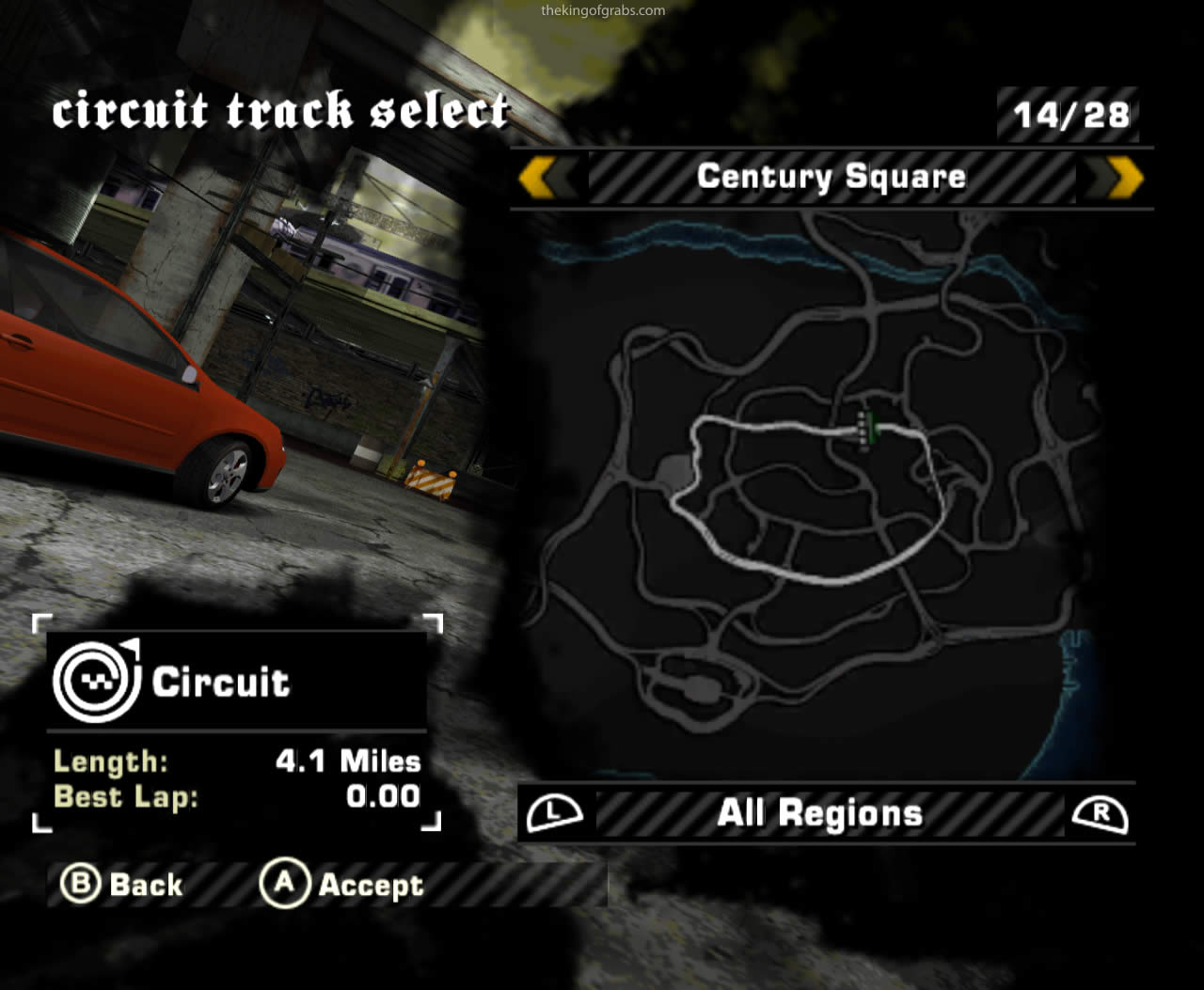
Task: Go Back to the previous menu
Action: 122,884
